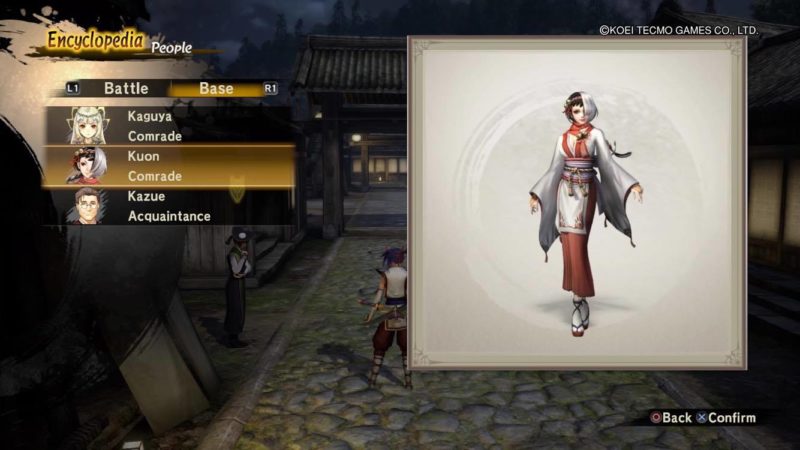The image size is (800, 450).
Task: Select the Kaguya Comrade entry
Action: point(168,125)
